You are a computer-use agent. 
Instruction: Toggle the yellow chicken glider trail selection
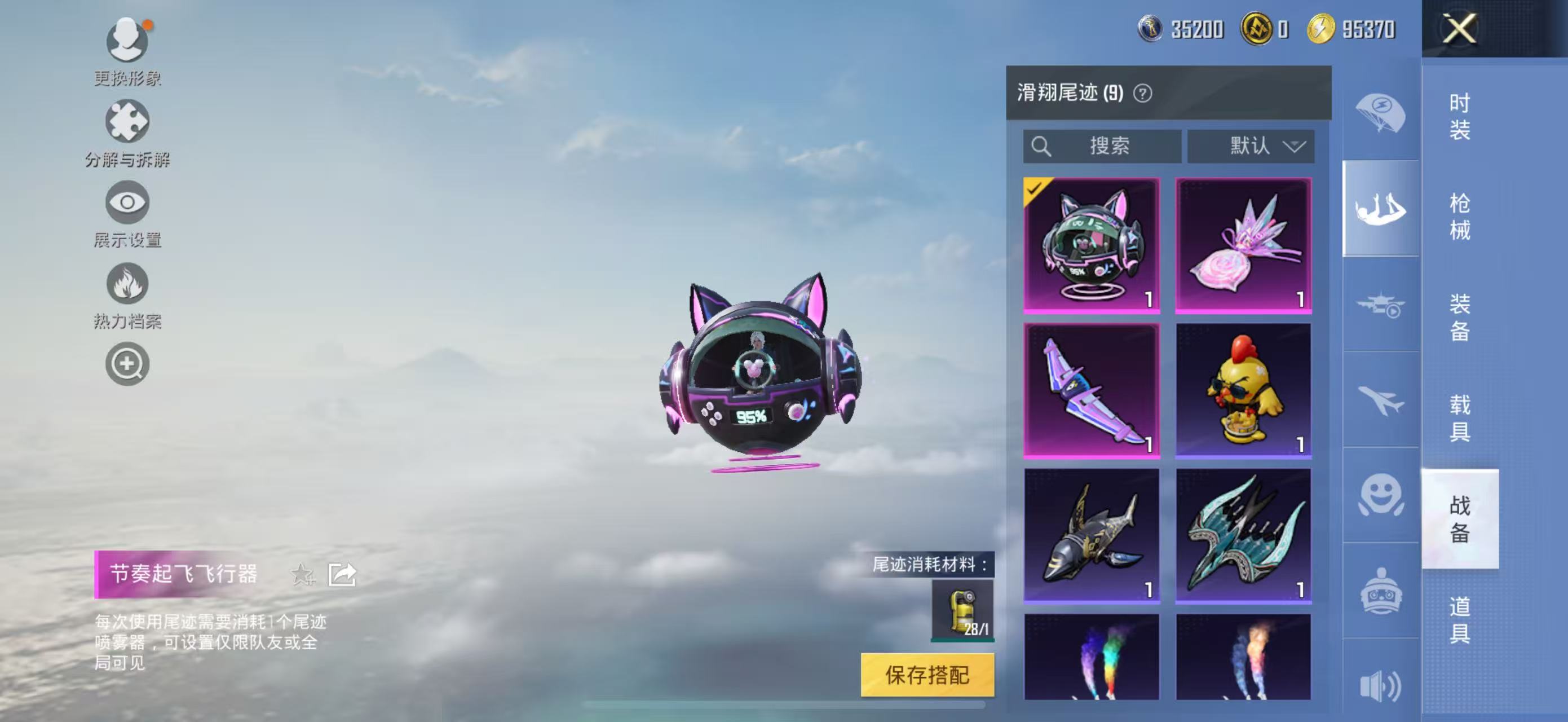tap(1244, 390)
